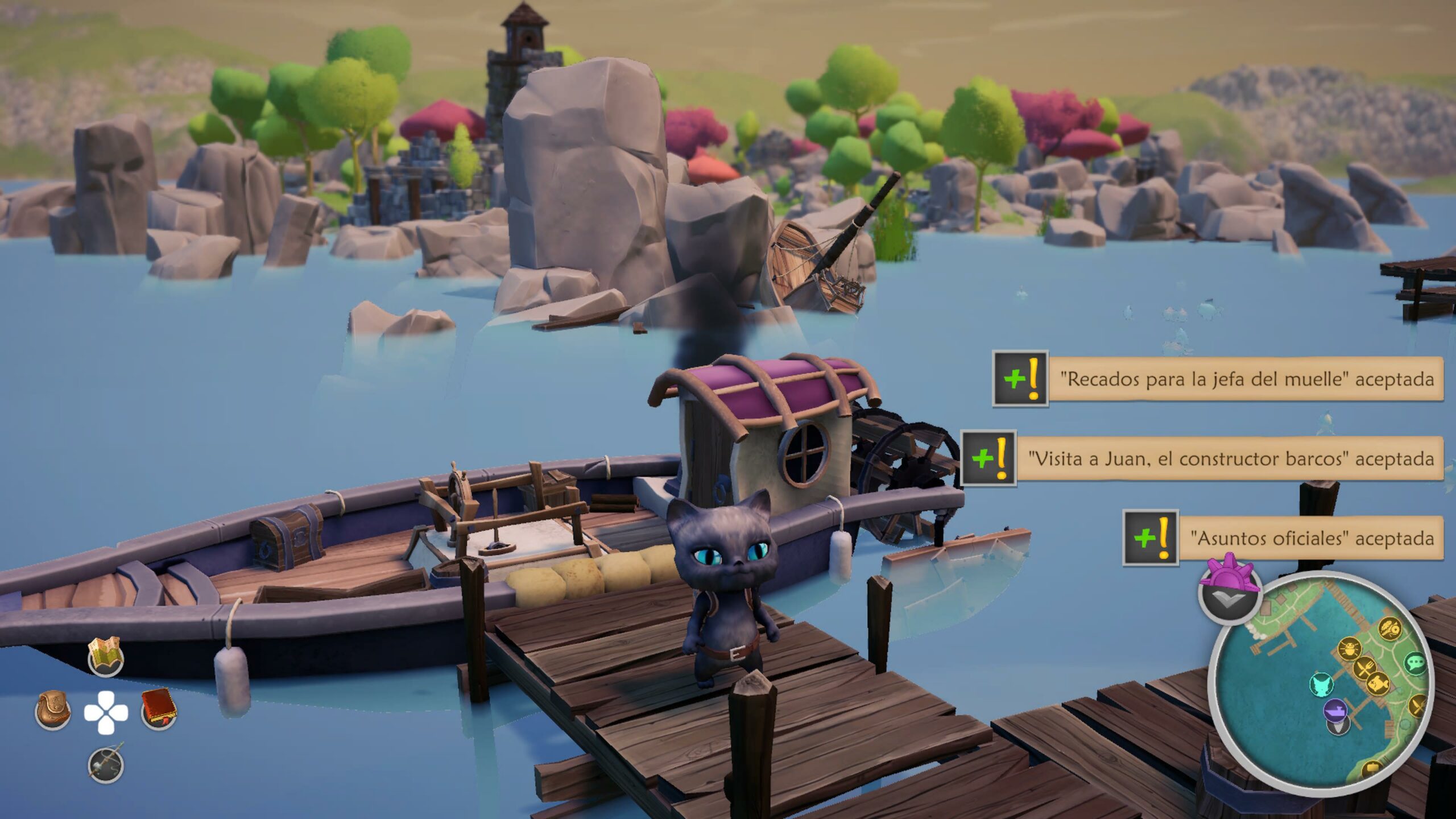The height and width of the screenshot is (819, 1456).
Task: Open the leather backpack inventory
Action: click(53, 710)
